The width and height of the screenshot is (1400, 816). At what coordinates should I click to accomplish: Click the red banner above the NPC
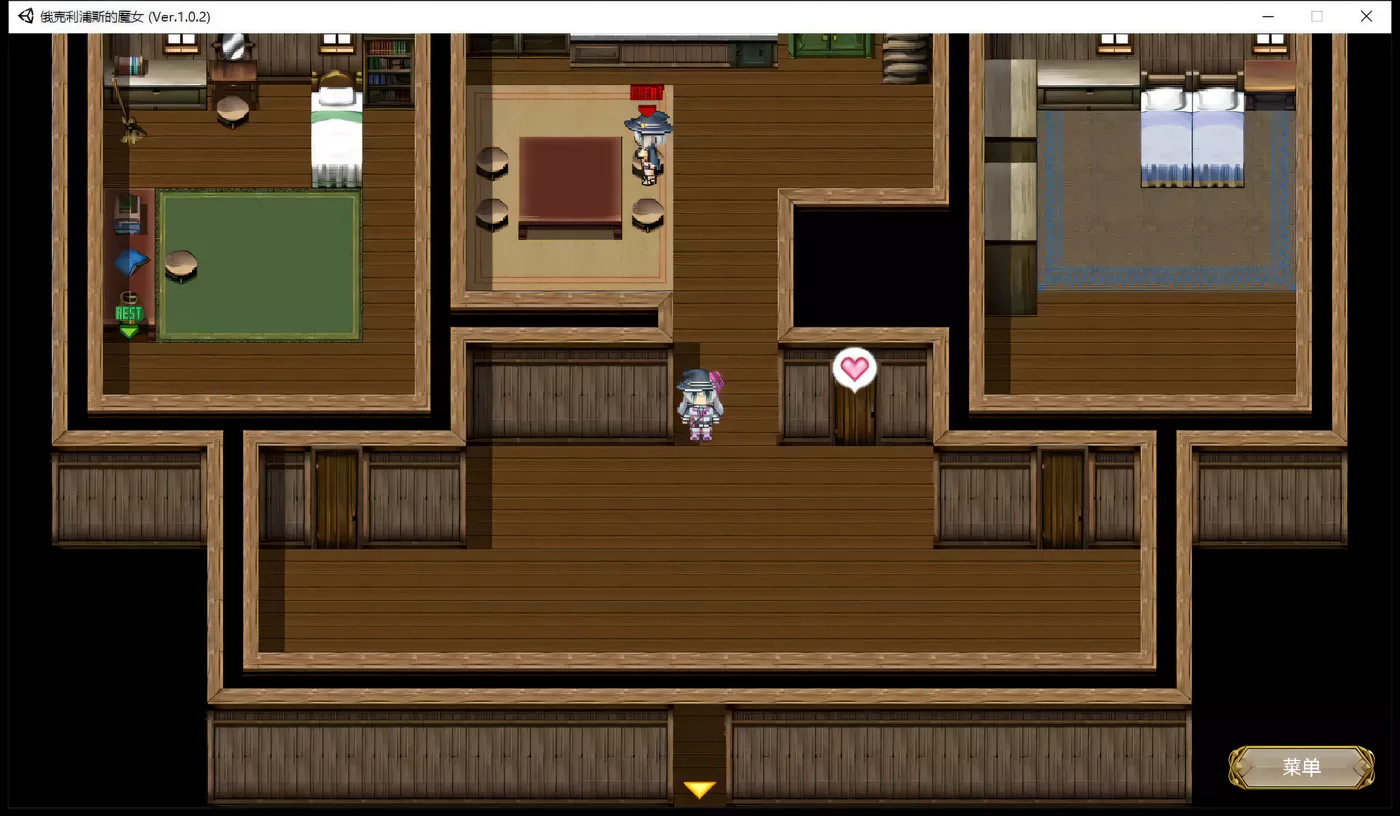(645, 92)
